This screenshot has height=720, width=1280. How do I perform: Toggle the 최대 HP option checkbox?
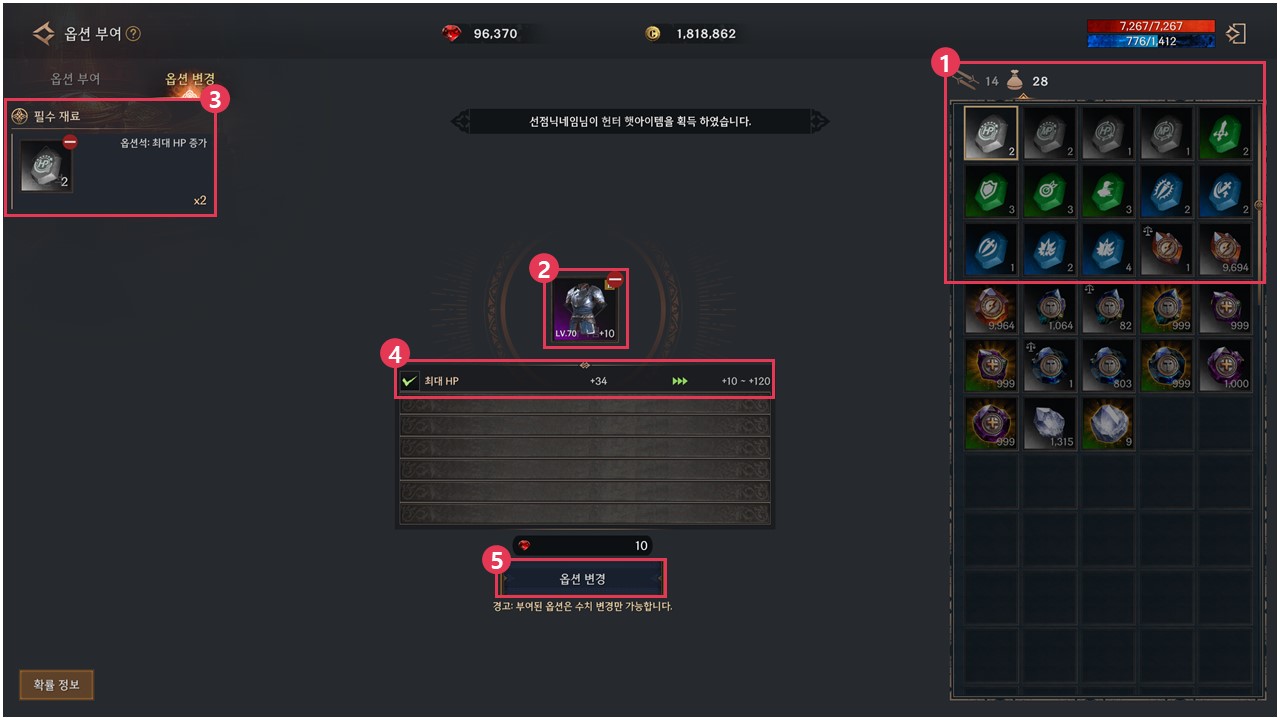tap(409, 381)
